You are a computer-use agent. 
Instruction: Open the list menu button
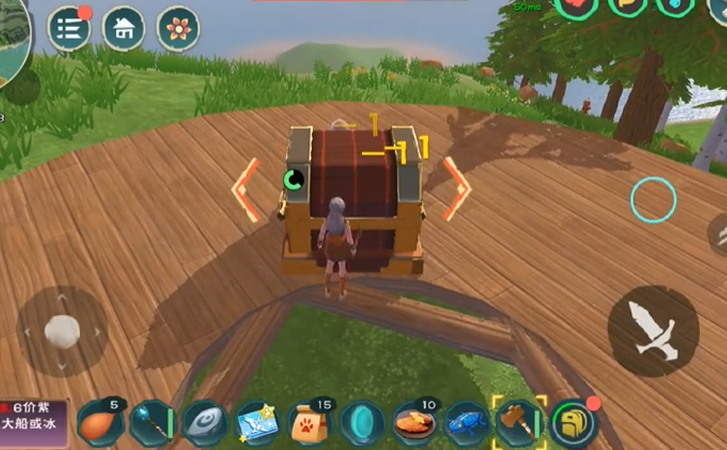[69, 28]
